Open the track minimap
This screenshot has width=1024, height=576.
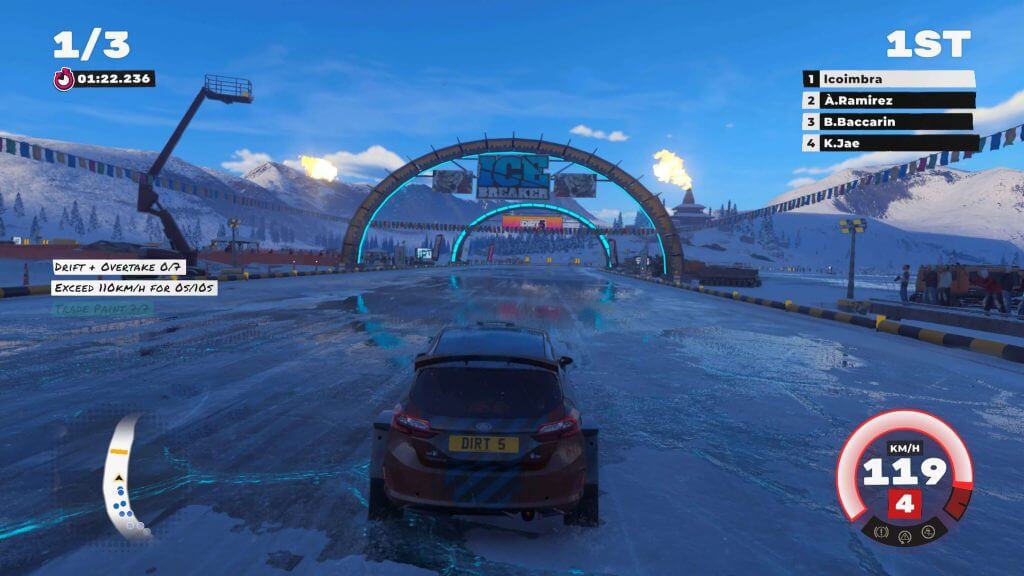click(128, 476)
